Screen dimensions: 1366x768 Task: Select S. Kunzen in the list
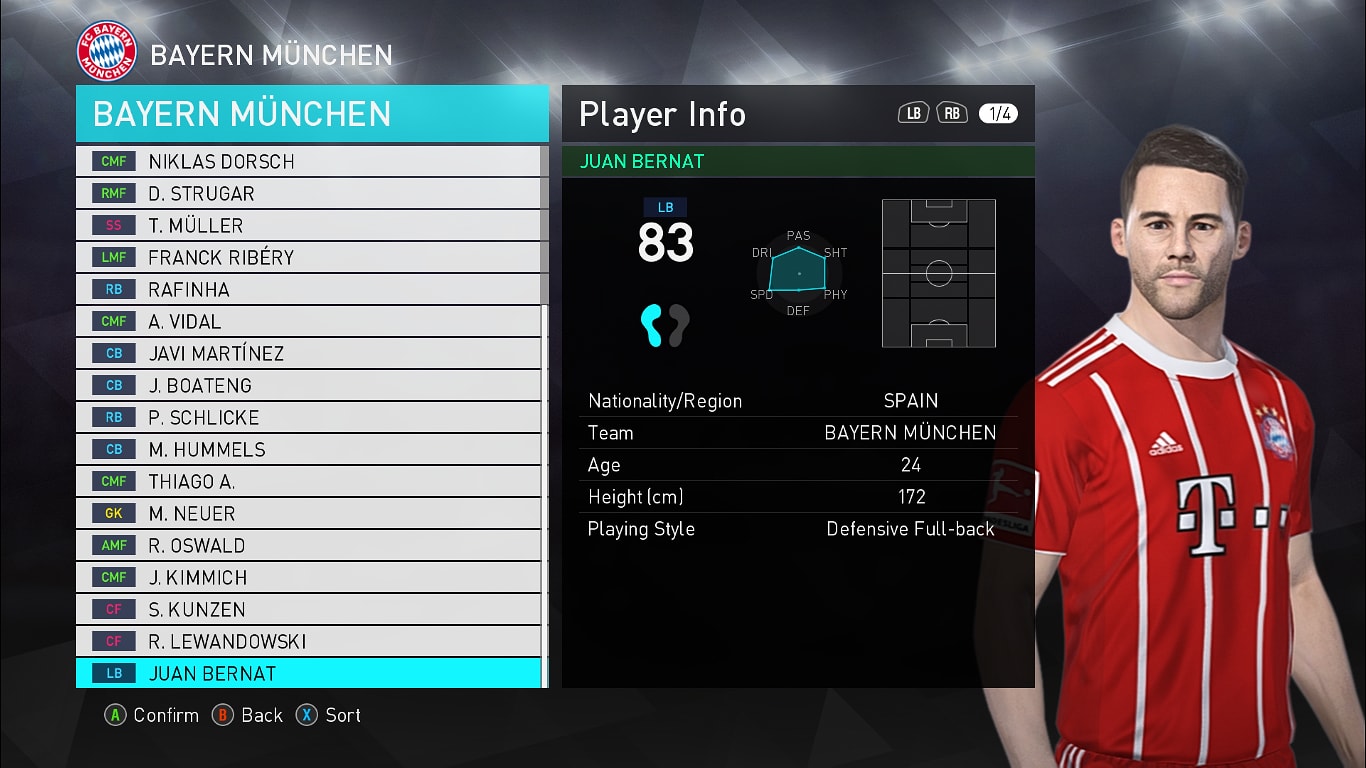[x=308, y=609]
